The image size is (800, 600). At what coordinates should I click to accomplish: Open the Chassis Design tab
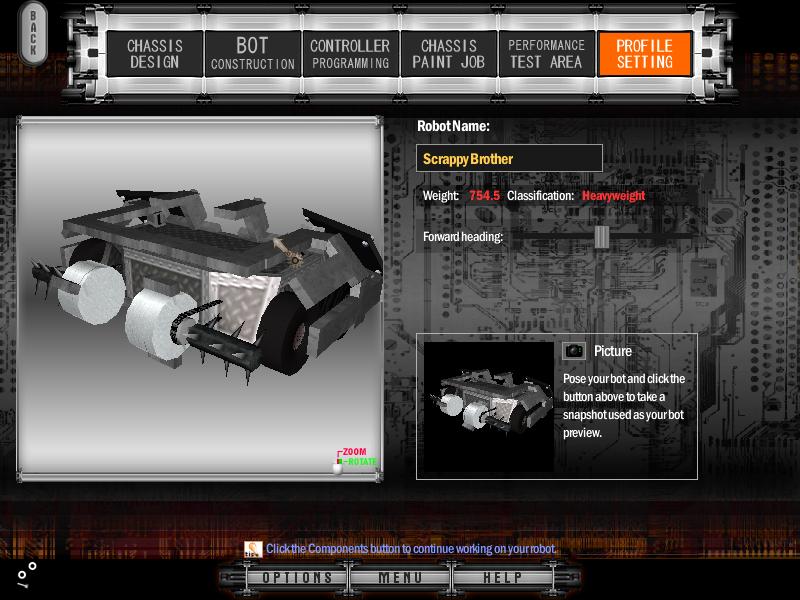[x=153, y=54]
